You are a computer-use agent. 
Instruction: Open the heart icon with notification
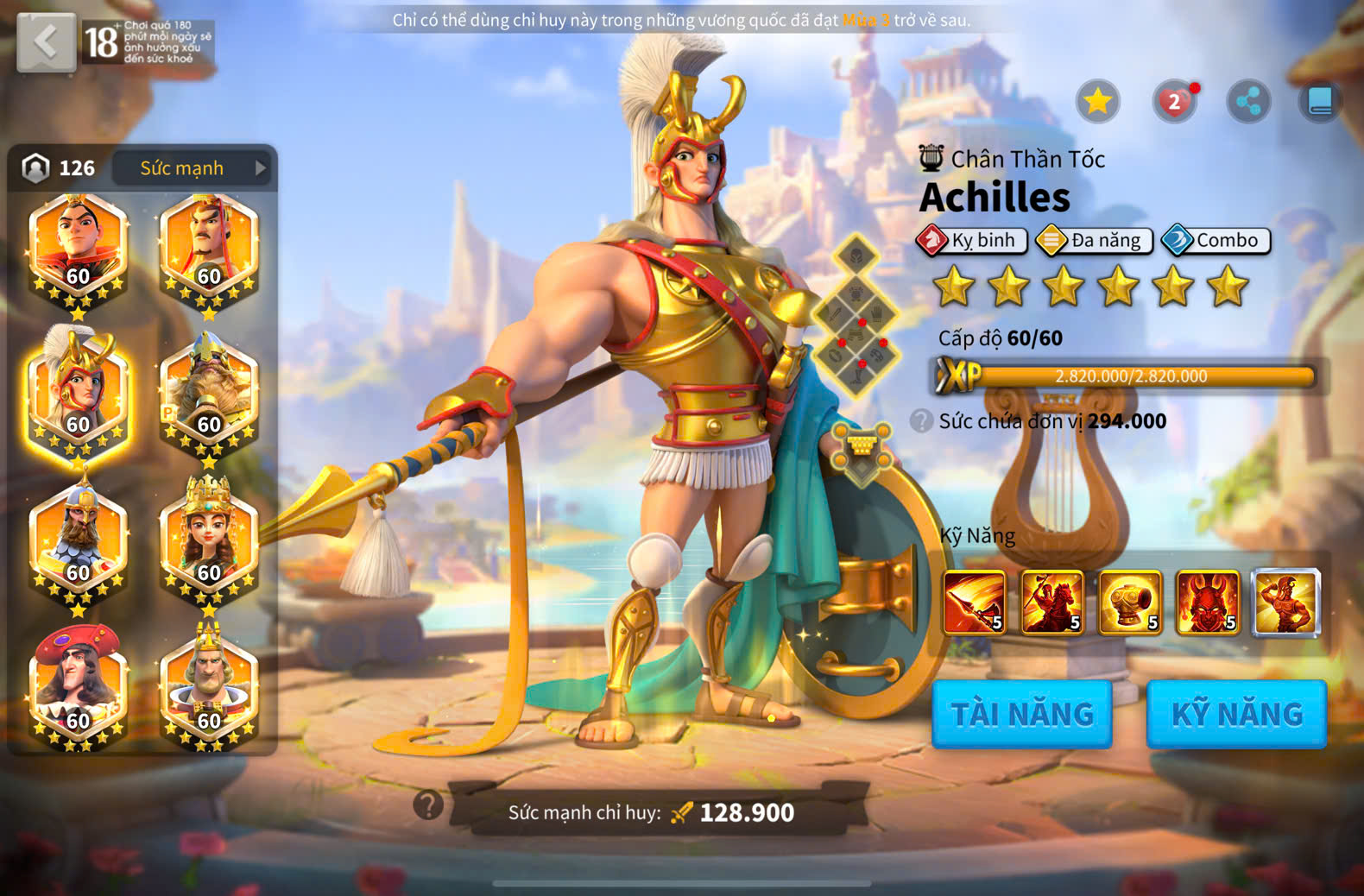1174,102
